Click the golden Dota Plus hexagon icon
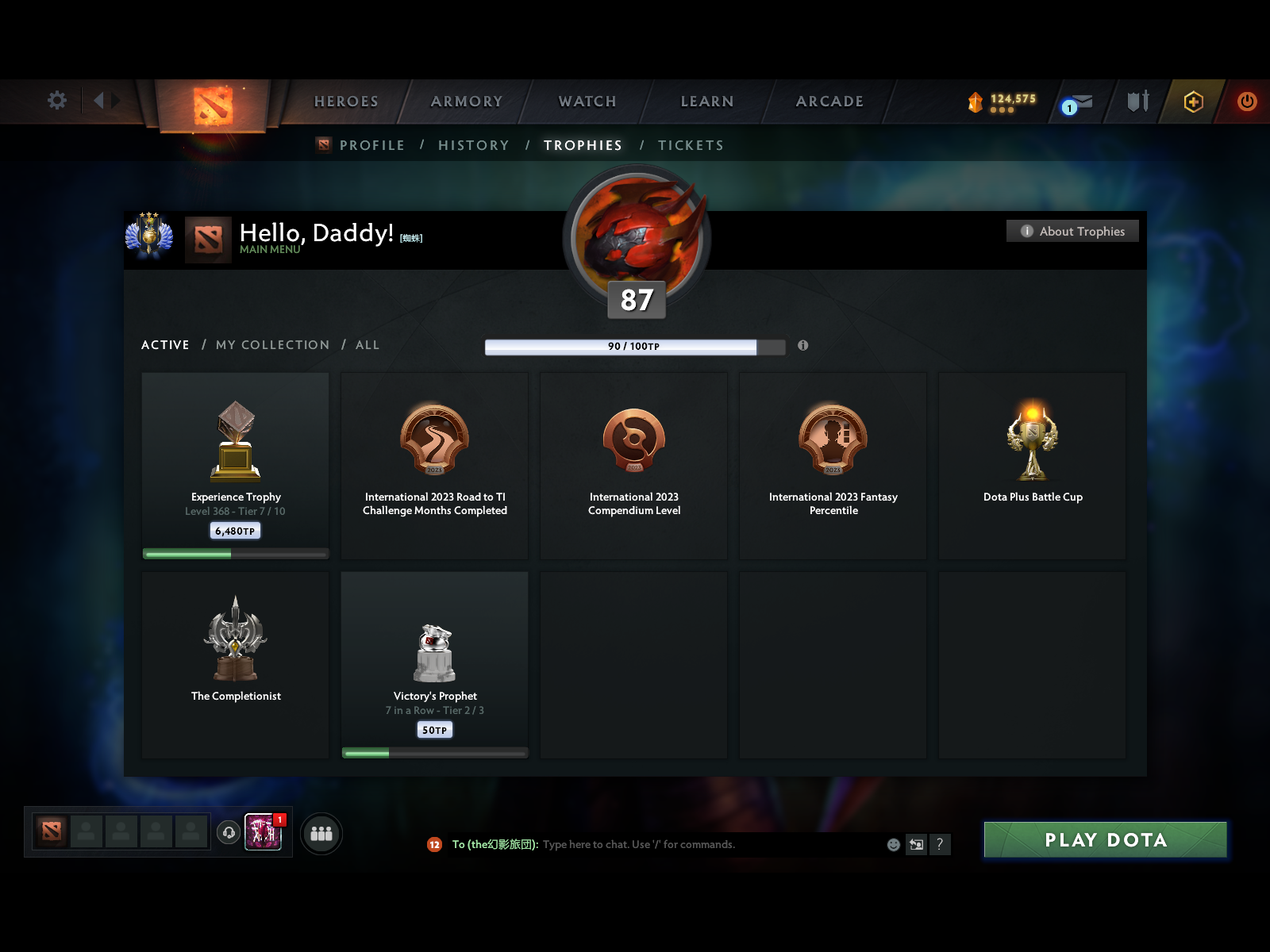 coord(1192,102)
